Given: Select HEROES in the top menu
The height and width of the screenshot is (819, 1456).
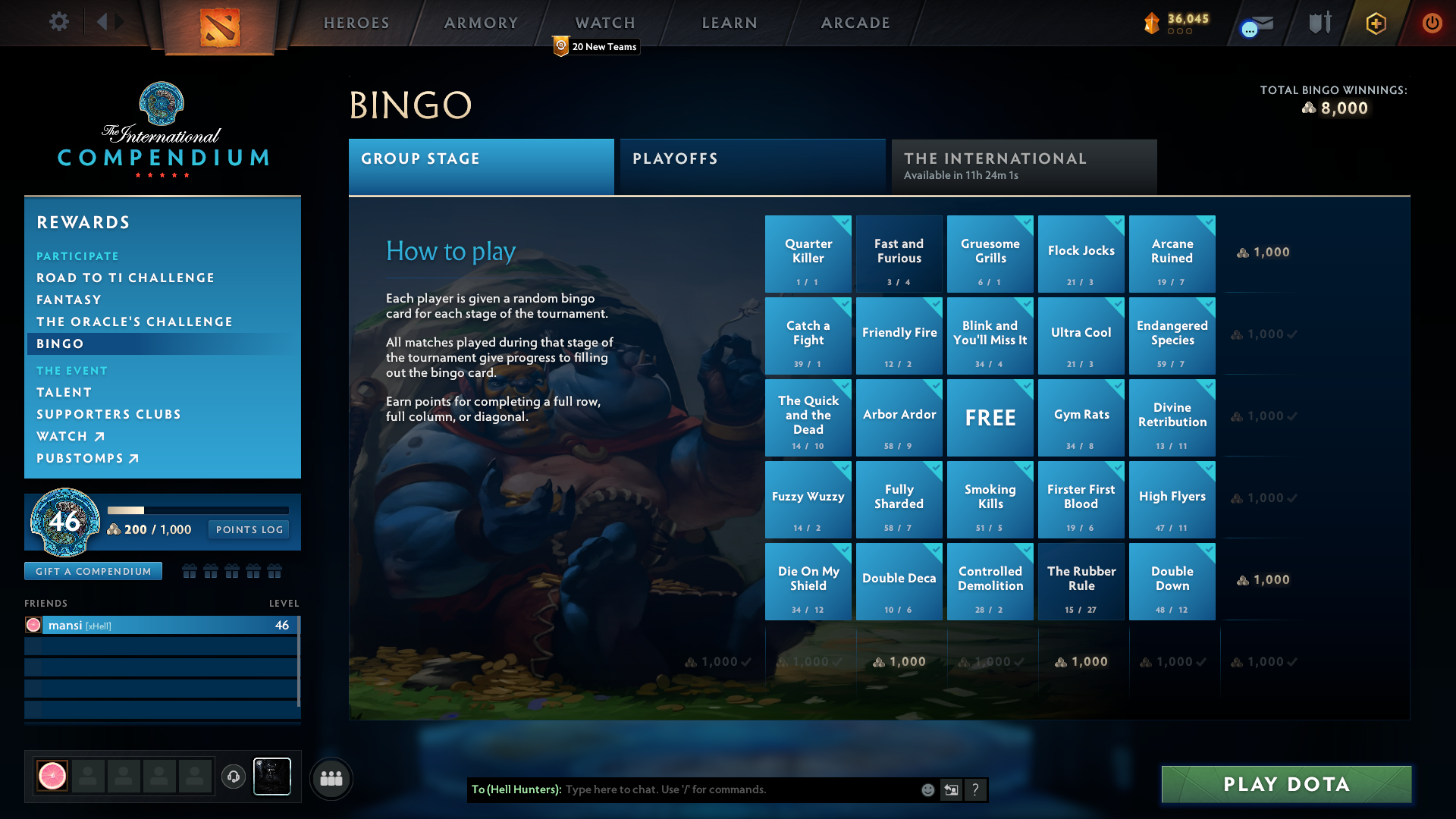Looking at the screenshot, I should click(356, 23).
